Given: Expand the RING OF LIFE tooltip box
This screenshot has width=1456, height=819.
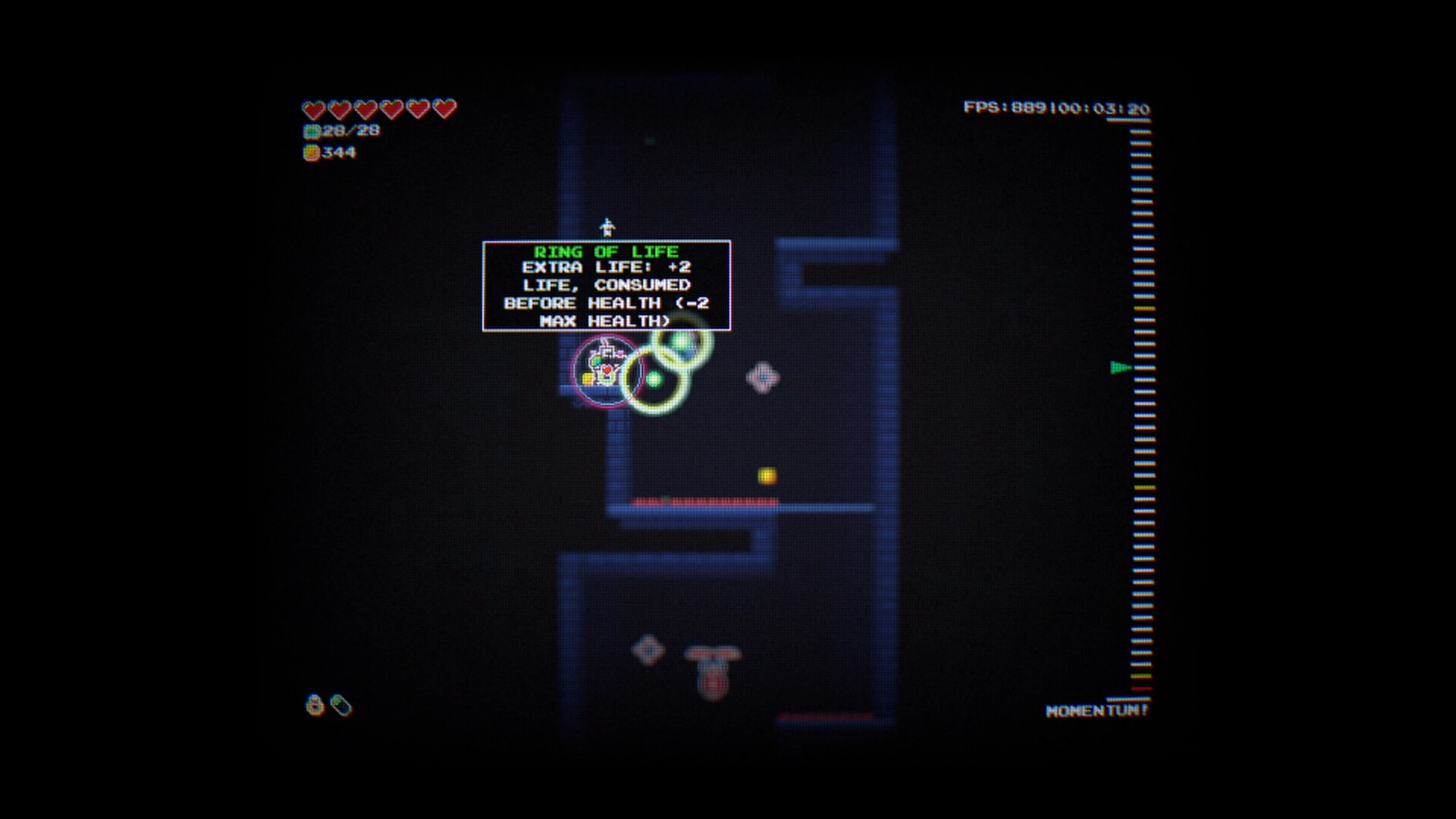Looking at the screenshot, I should click(x=607, y=286).
